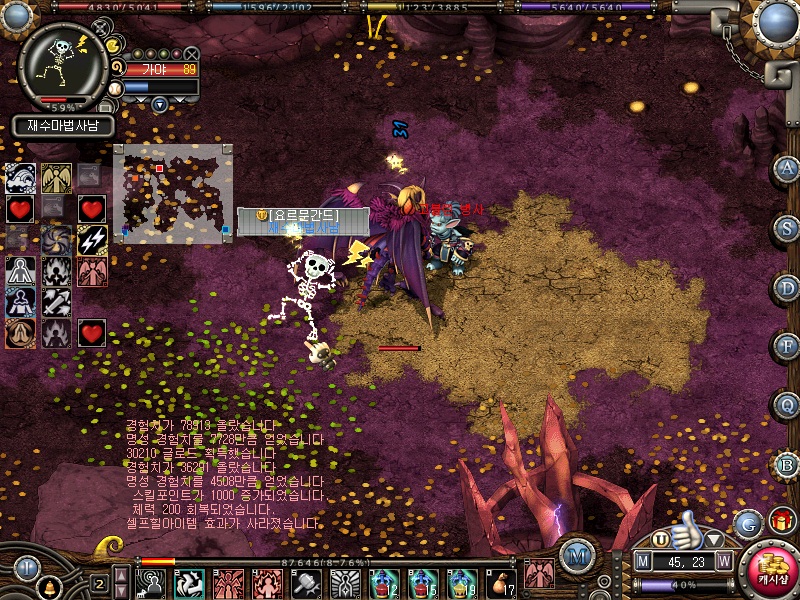Click the round S menu button
The image size is (800, 600).
click(787, 227)
